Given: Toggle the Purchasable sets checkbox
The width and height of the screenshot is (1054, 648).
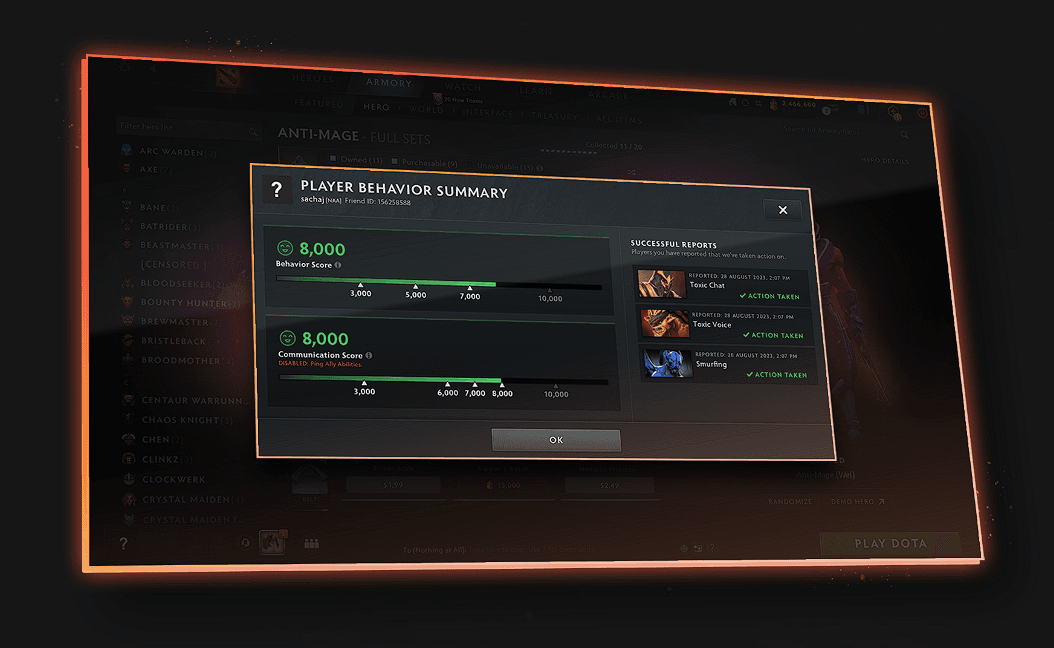Looking at the screenshot, I should click(x=396, y=161).
